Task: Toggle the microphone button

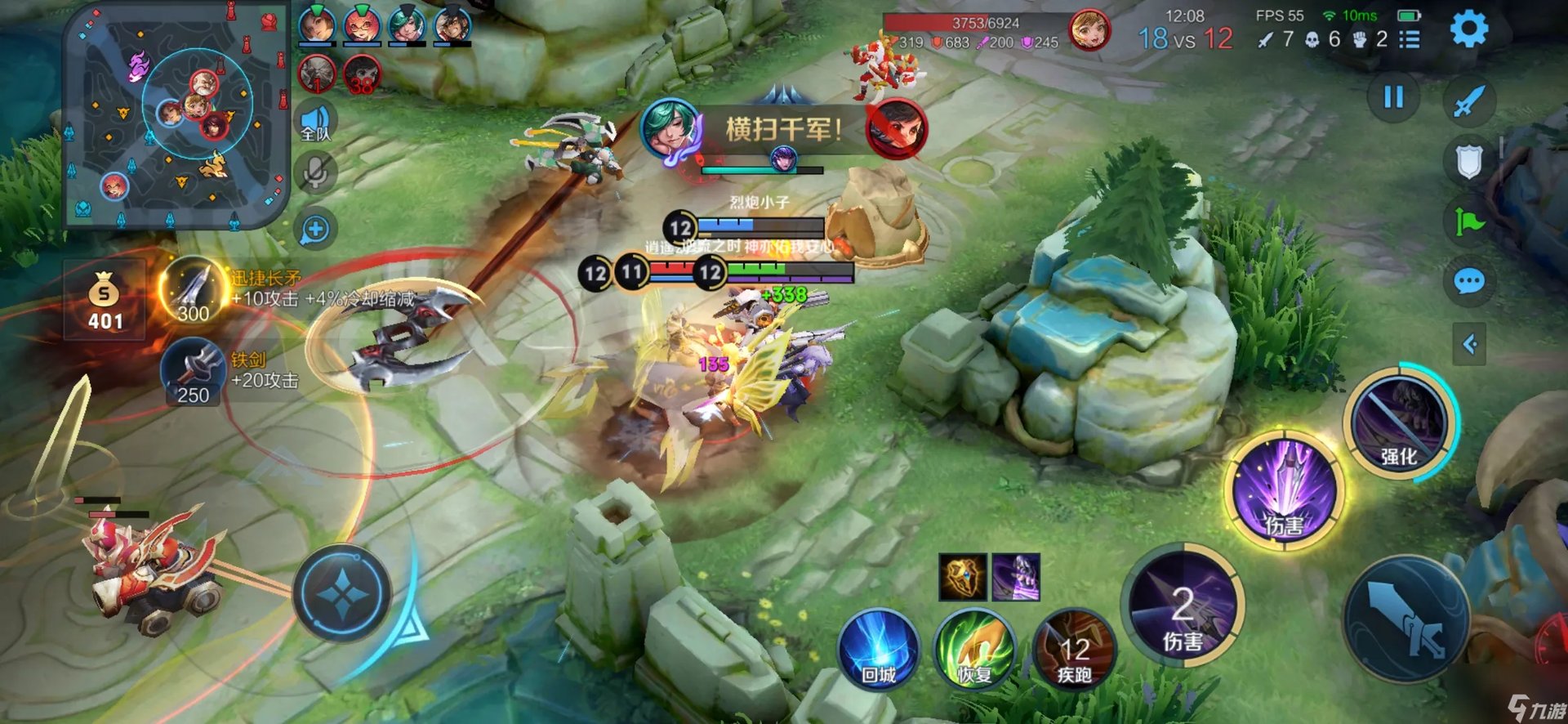Action: pos(315,172)
